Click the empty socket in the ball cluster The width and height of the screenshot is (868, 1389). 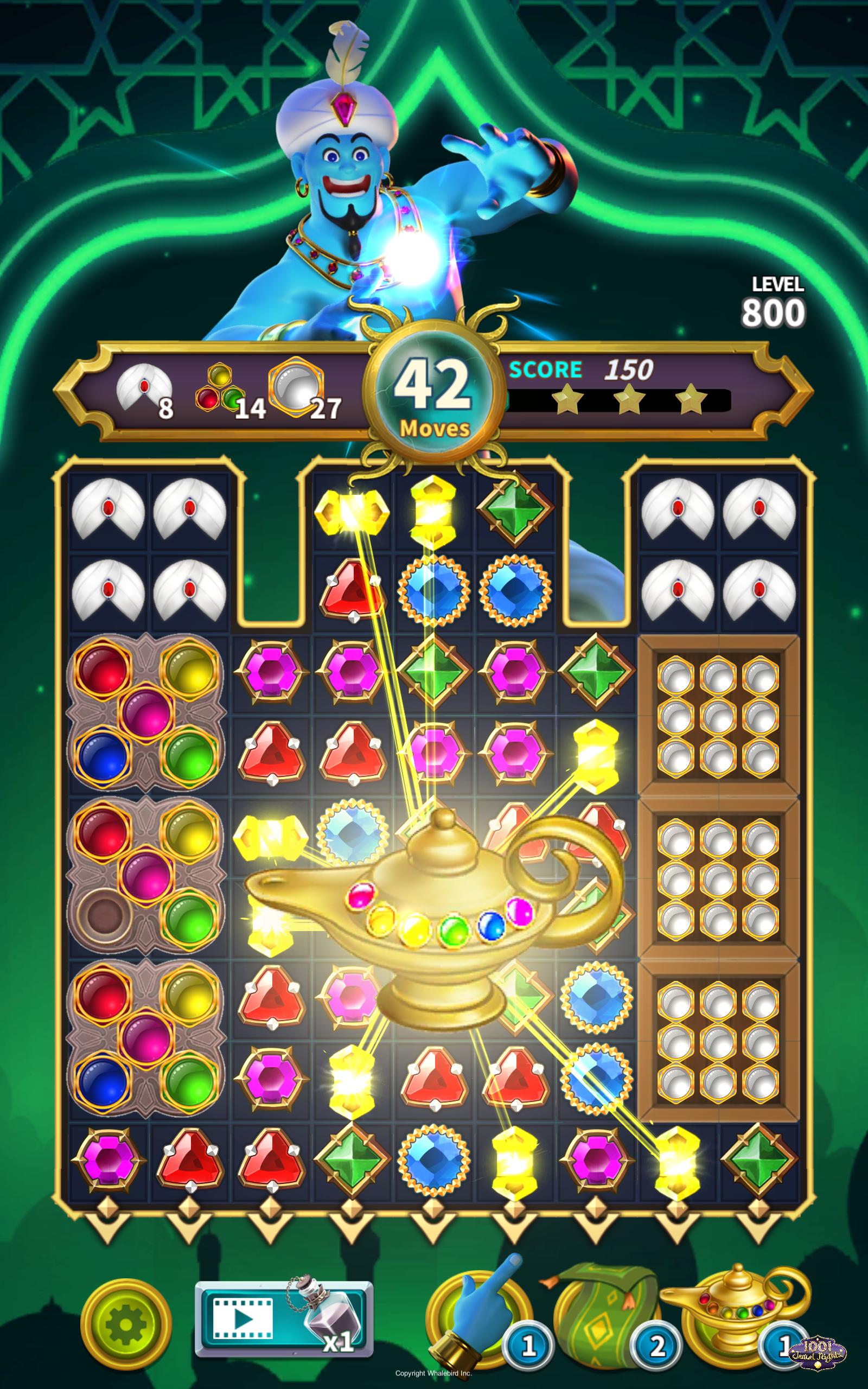[104, 916]
